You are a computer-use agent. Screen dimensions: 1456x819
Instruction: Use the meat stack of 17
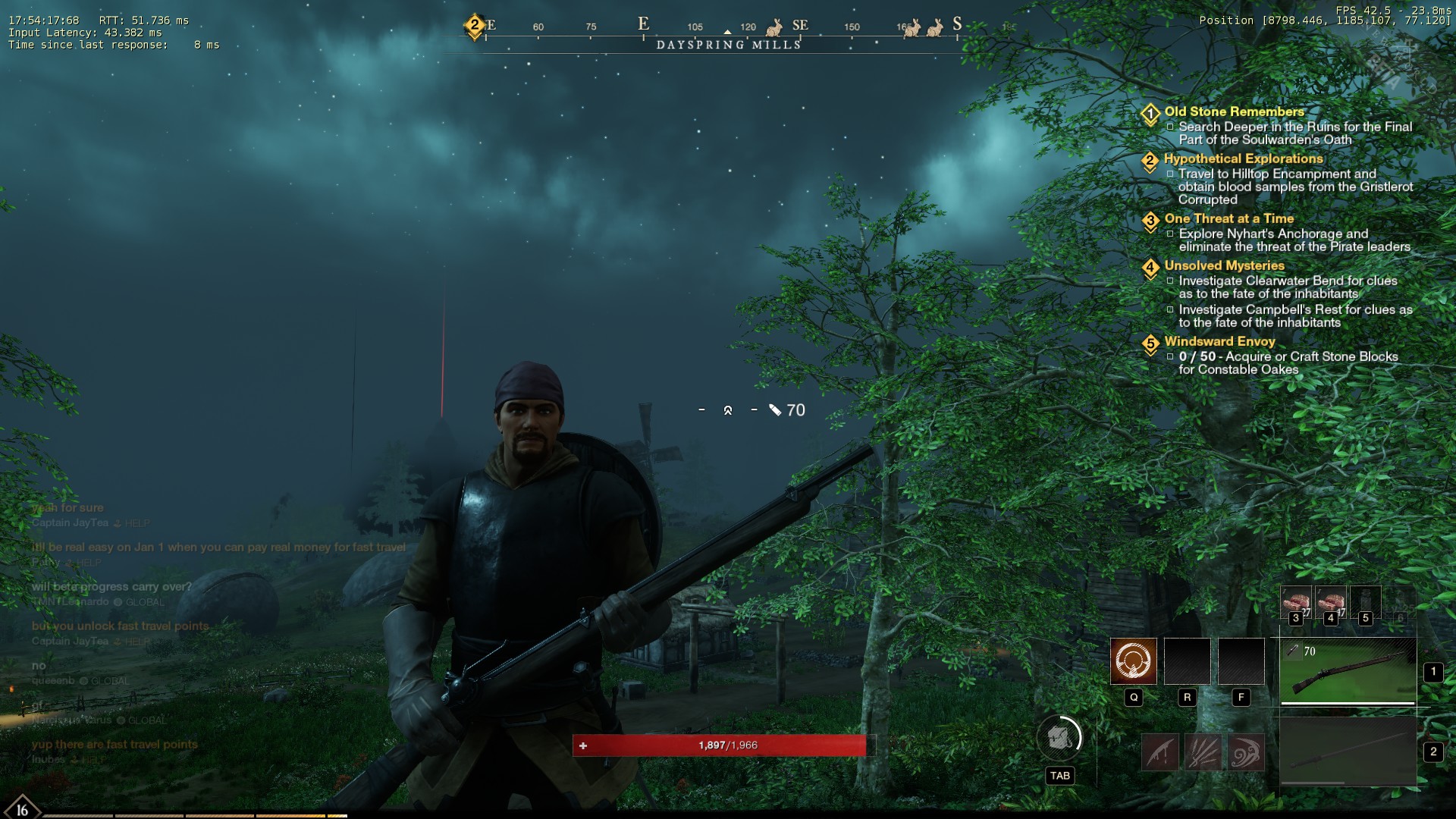(1330, 602)
